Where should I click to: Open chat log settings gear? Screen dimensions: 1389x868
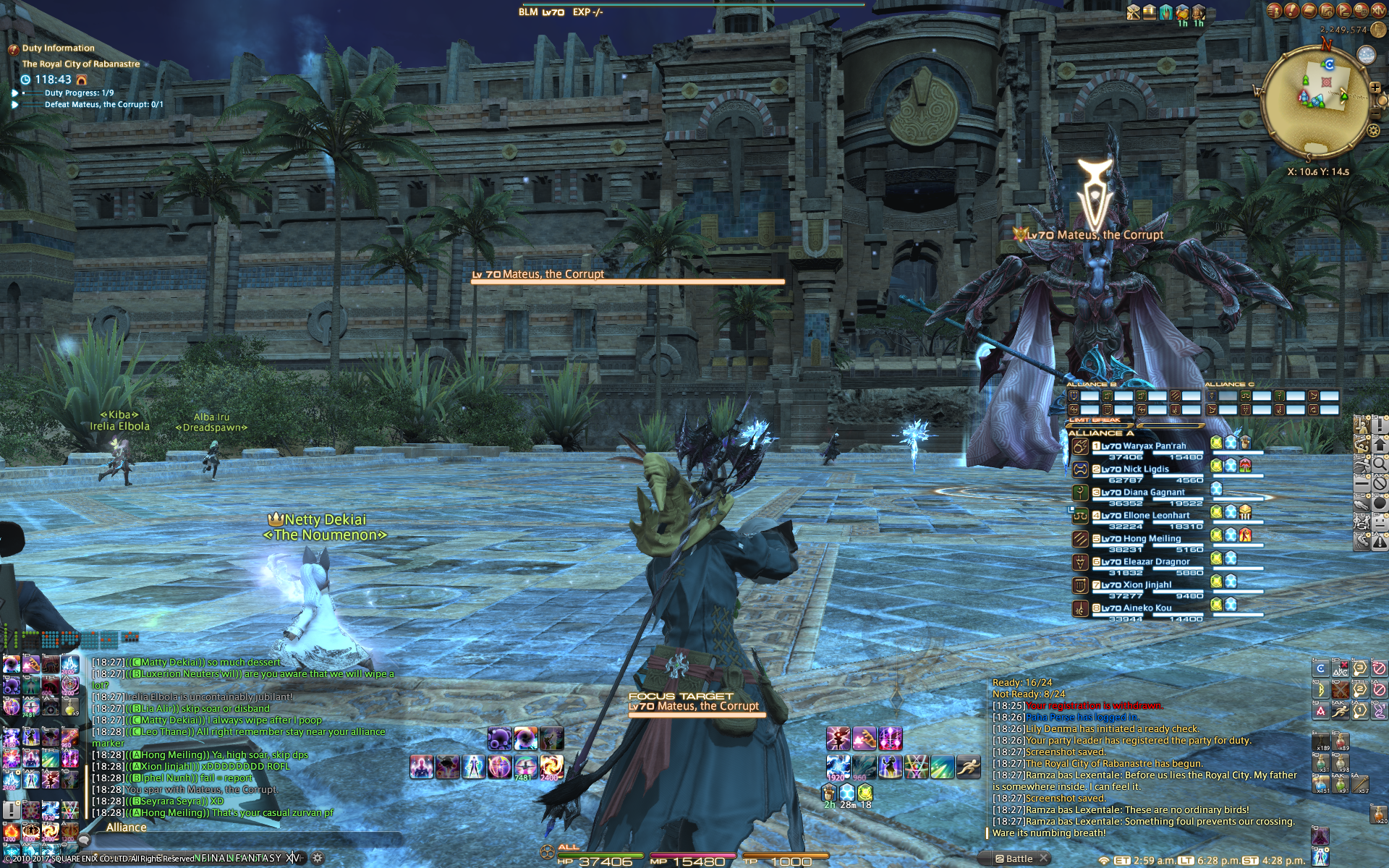[x=317, y=859]
